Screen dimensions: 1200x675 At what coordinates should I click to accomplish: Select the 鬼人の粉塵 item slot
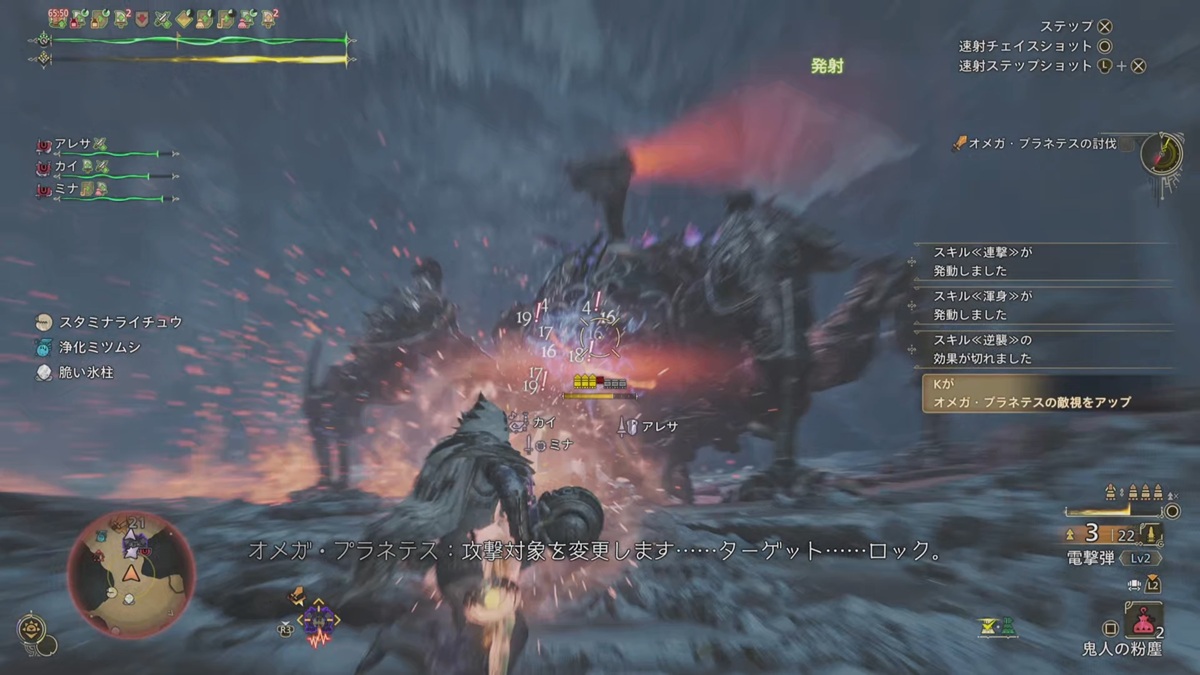point(1141,622)
